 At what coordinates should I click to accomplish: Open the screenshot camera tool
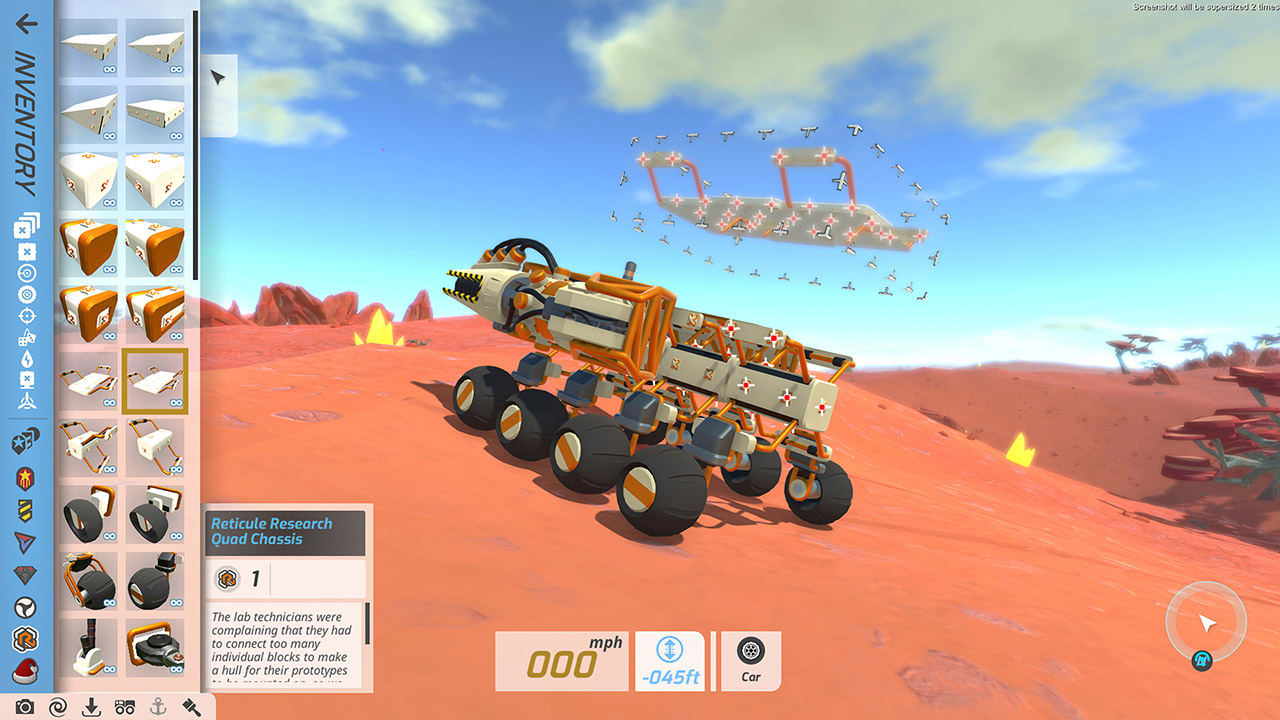pos(25,706)
